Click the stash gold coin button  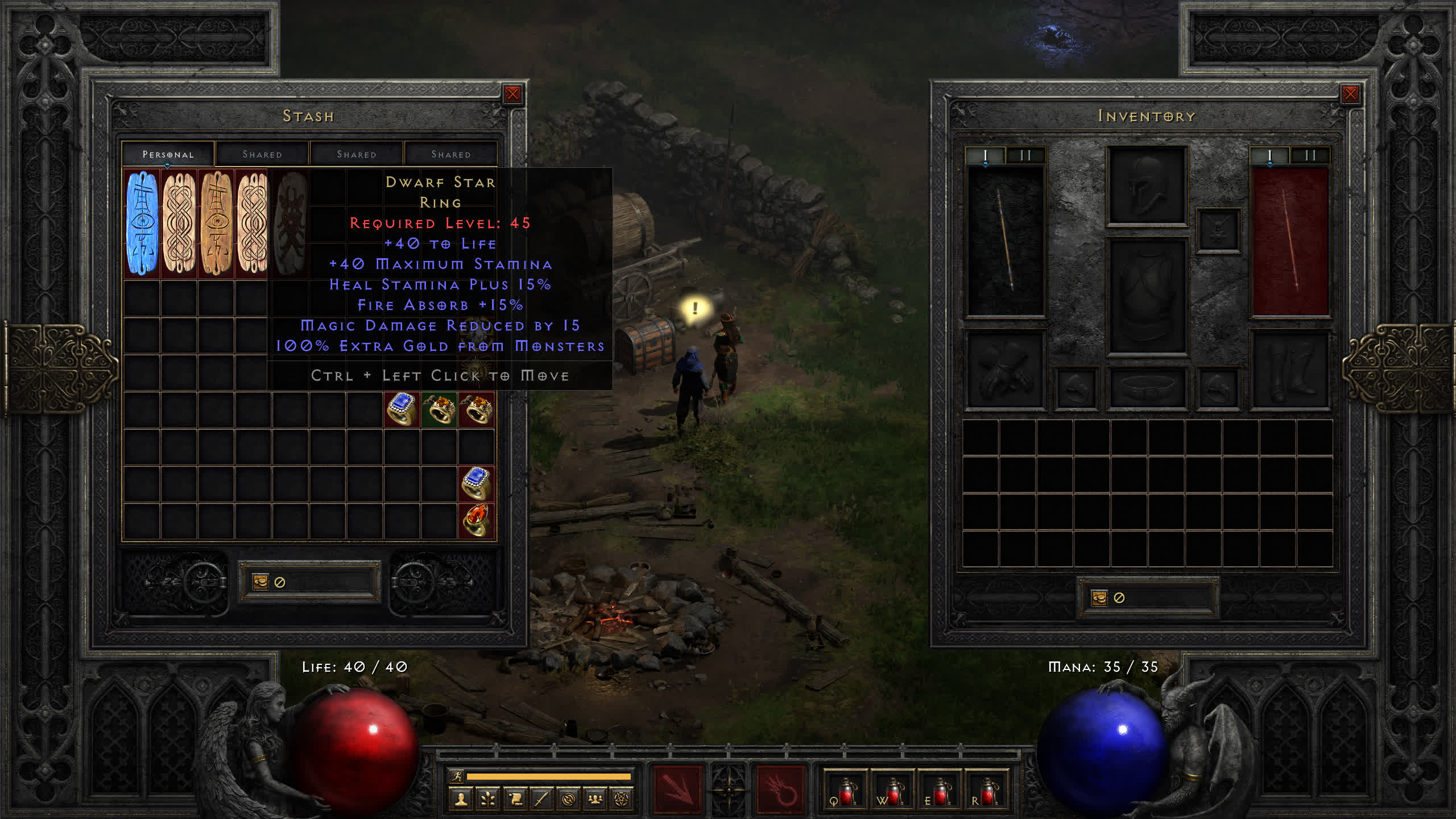pos(260,582)
